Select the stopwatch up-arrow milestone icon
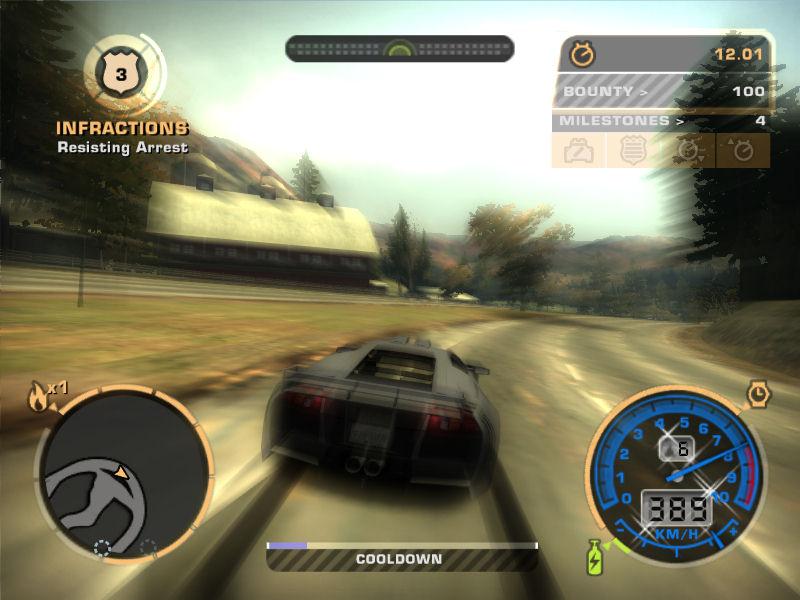Screen dimensions: 800x600 [743, 151]
